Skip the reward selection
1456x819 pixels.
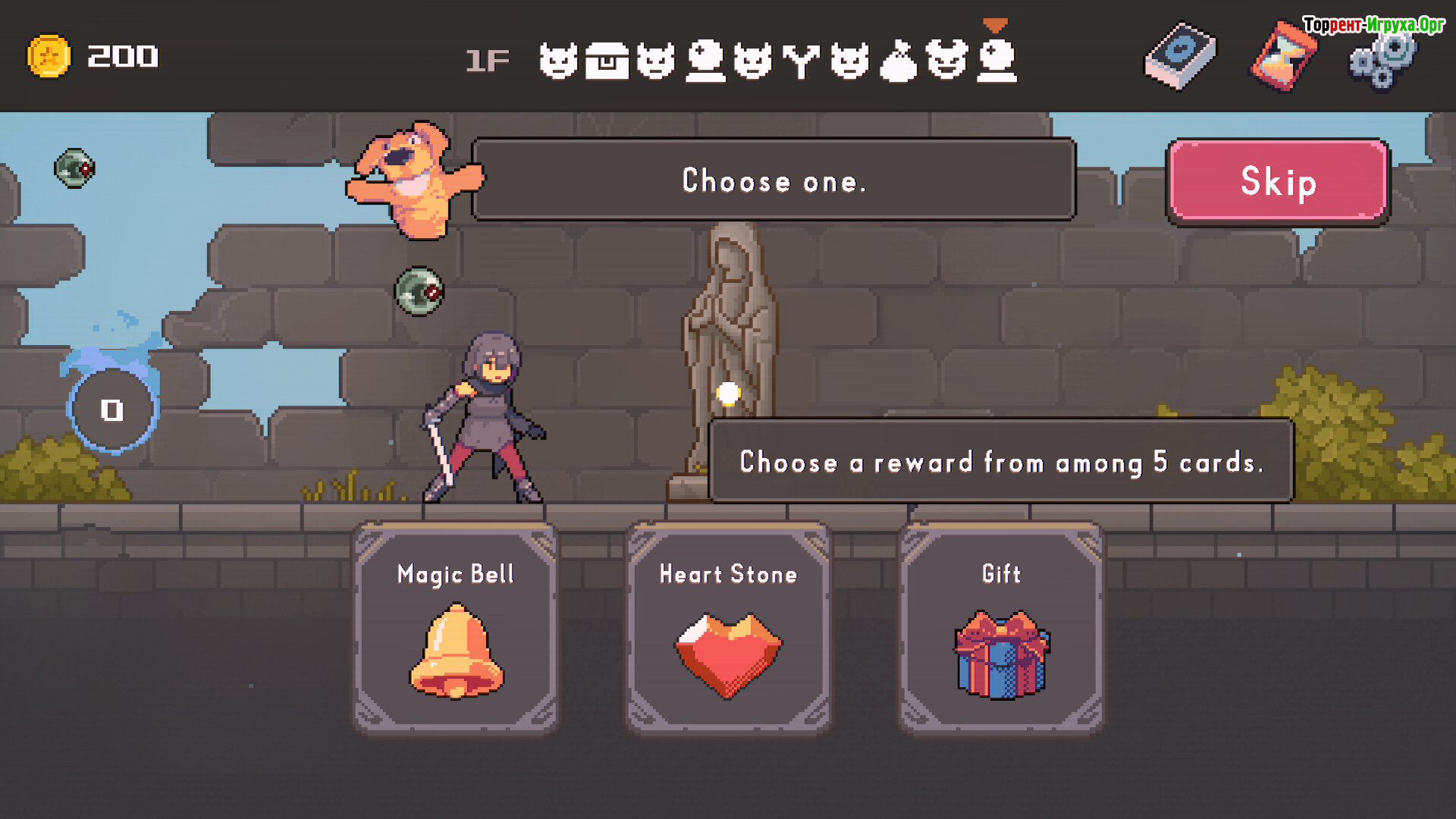(1278, 181)
